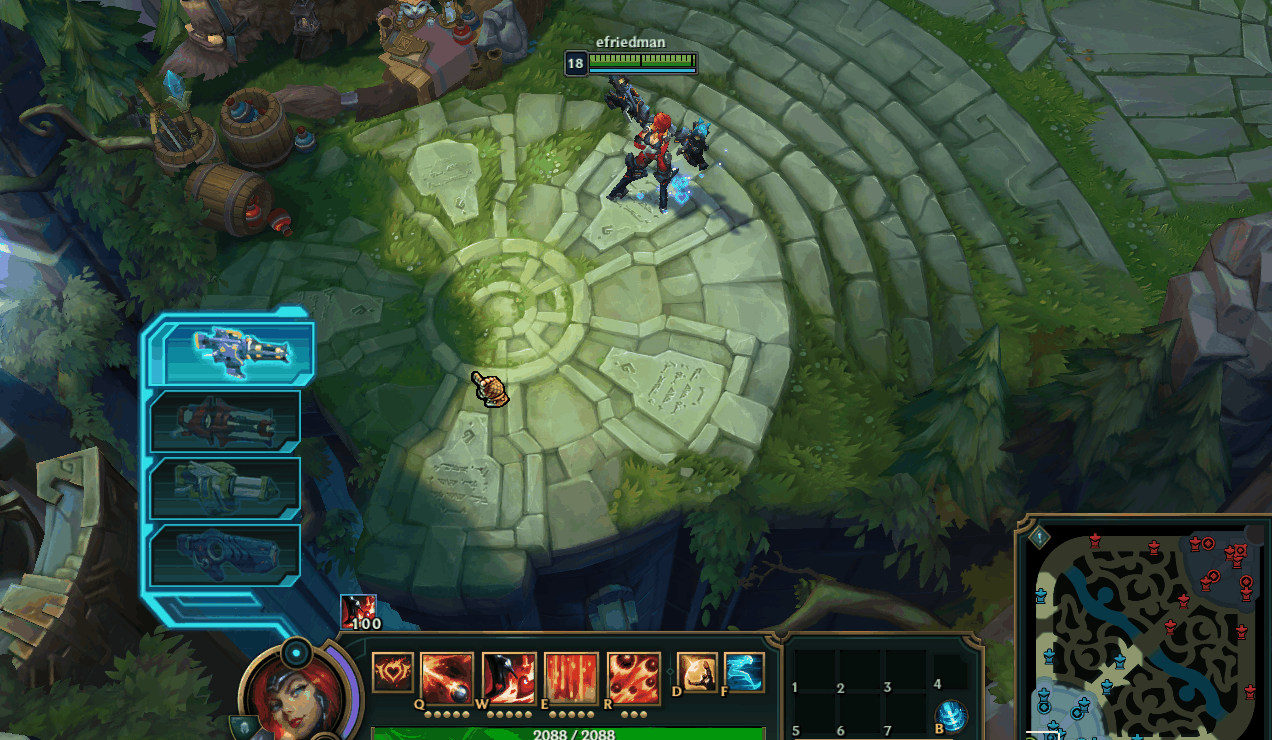This screenshot has height=740, width=1272.
Task: Select the highlighted blue rifle weapon
Action: pos(240,352)
